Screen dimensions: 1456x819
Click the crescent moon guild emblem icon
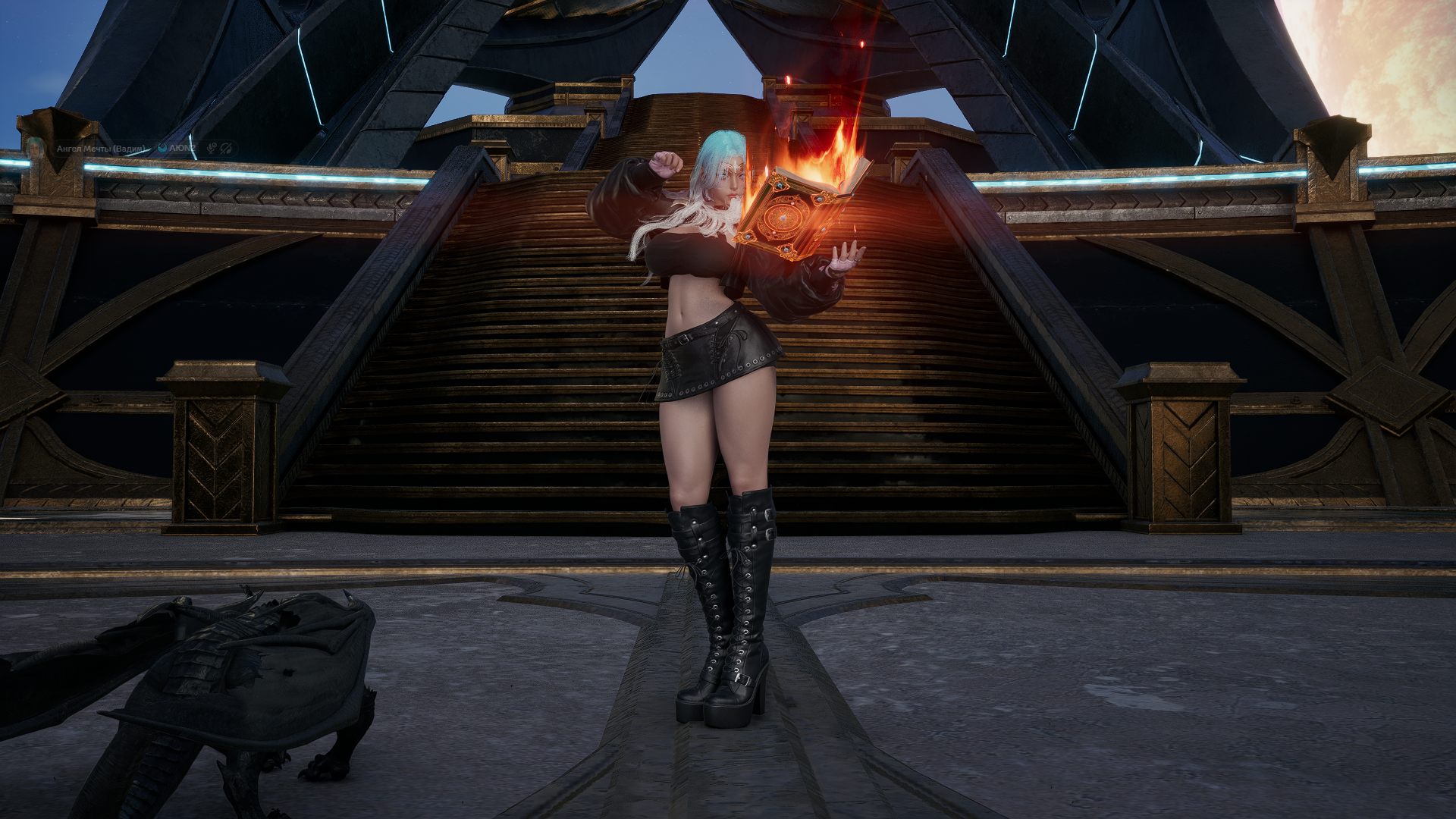pyautogui.click(x=162, y=148)
